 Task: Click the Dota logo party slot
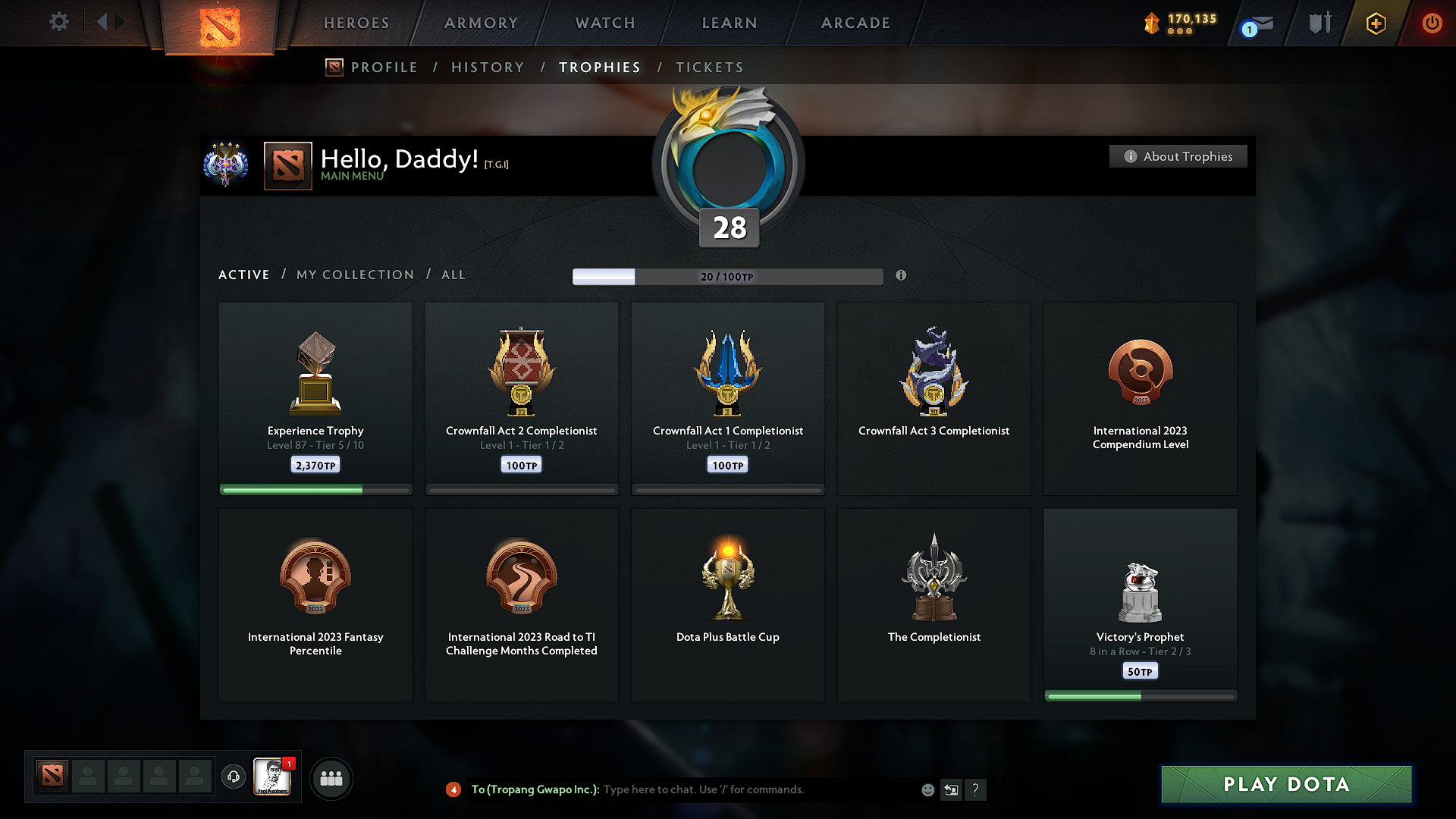click(x=51, y=777)
